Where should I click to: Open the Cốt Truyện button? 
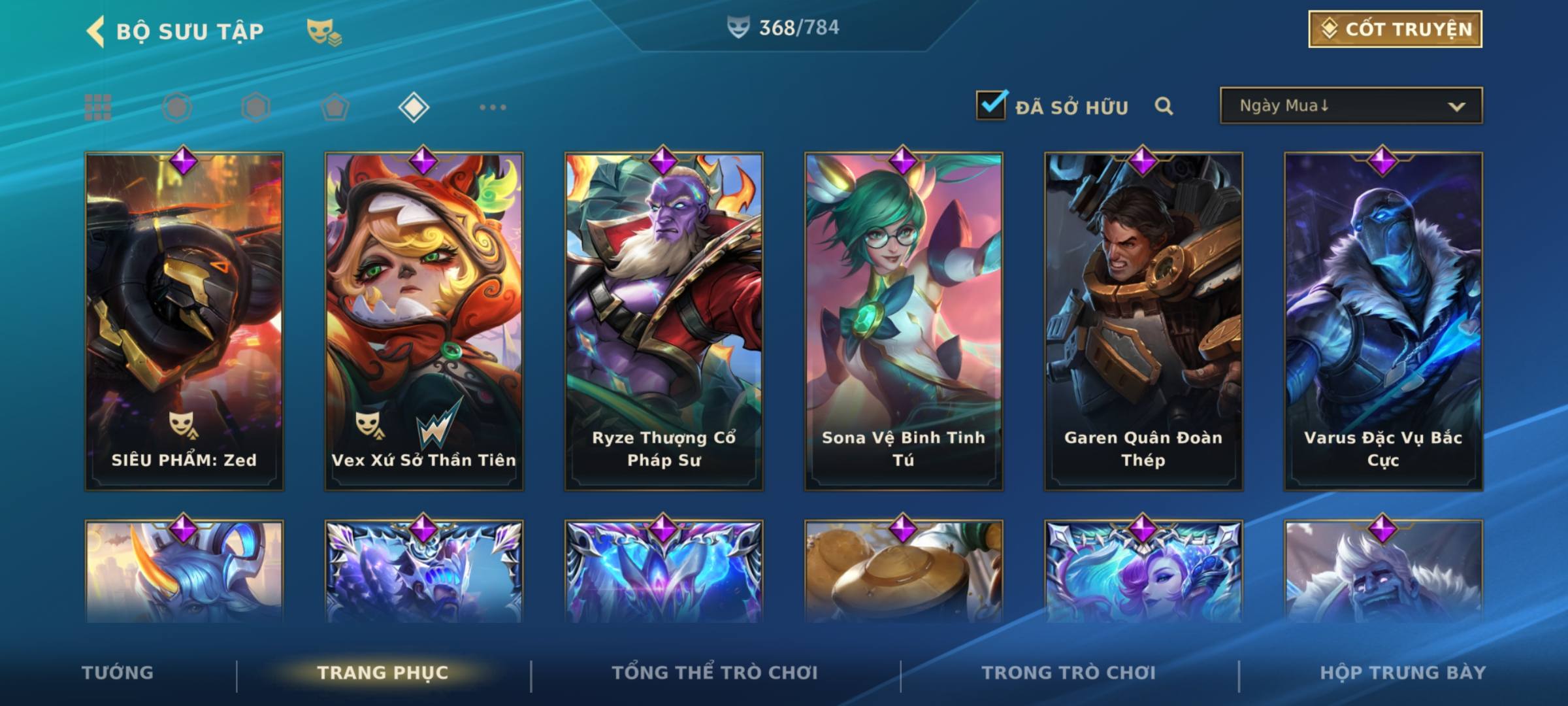click(x=1395, y=29)
